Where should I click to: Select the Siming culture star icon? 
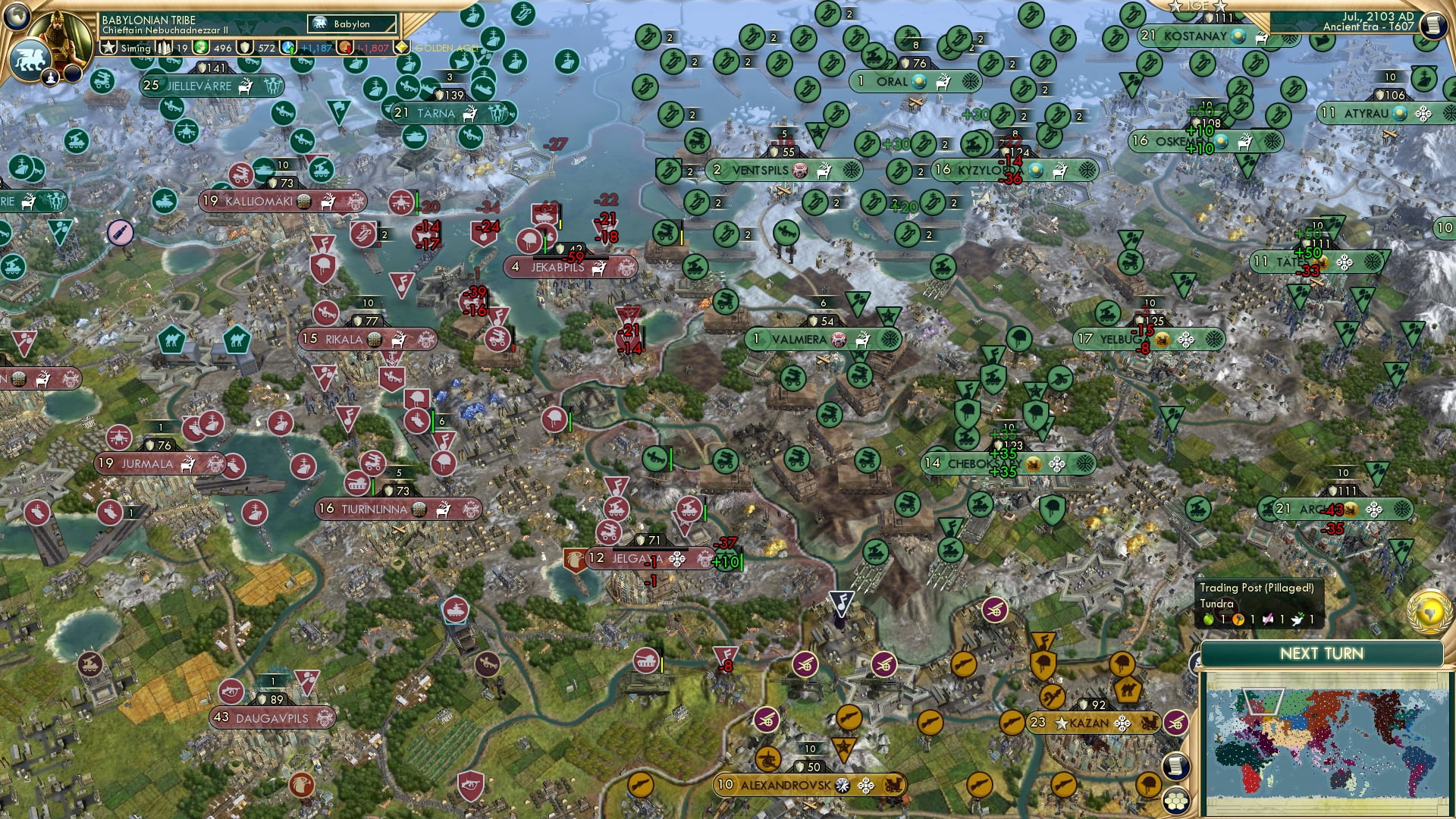coord(109,47)
